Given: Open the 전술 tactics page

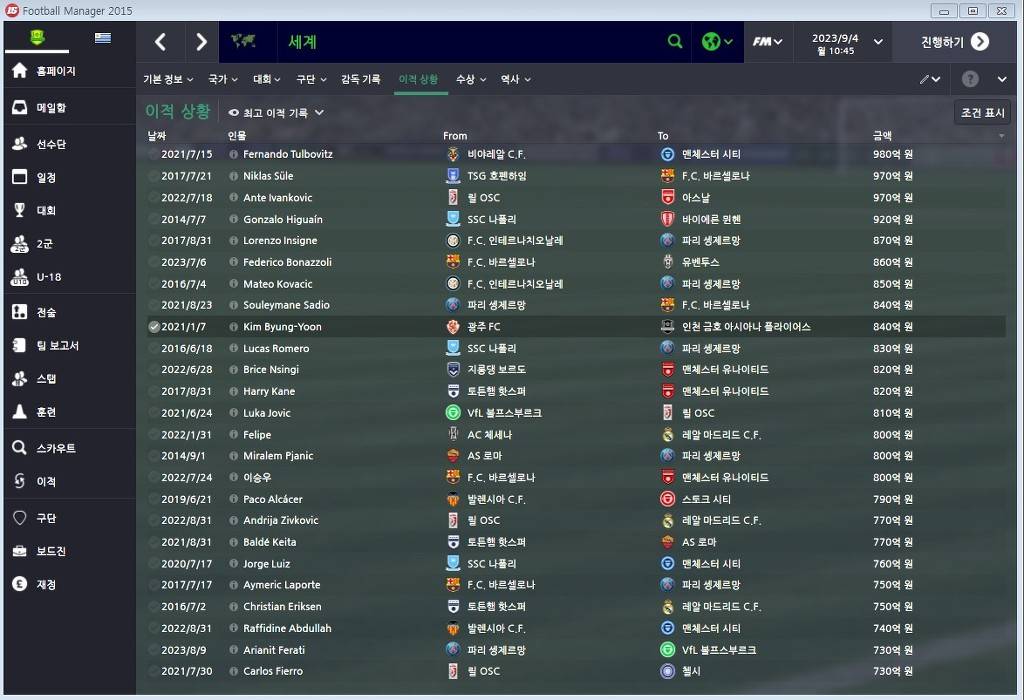Looking at the screenshot, I should point(46,312).
